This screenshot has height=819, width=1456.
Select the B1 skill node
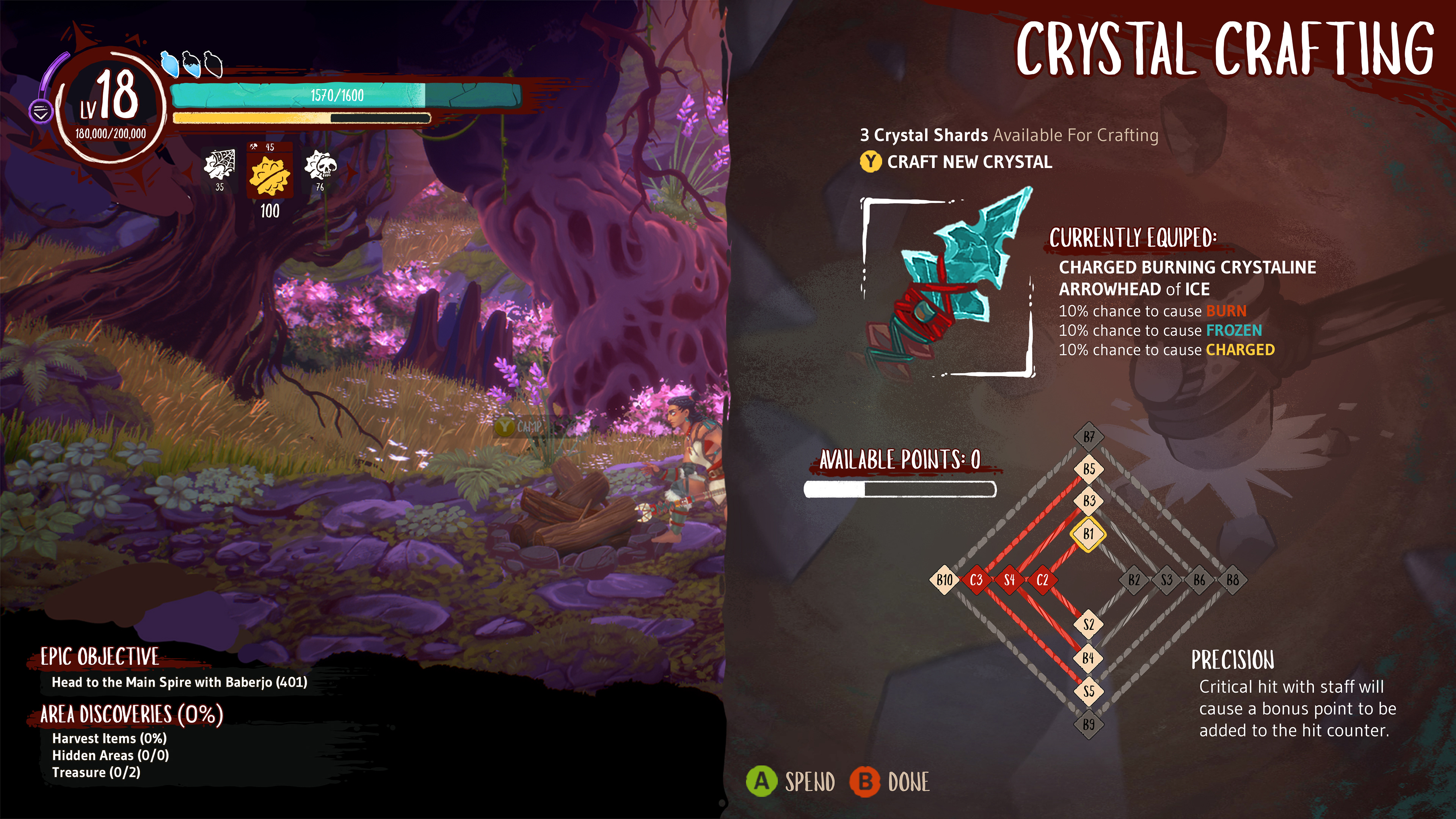coord(1089,533)
